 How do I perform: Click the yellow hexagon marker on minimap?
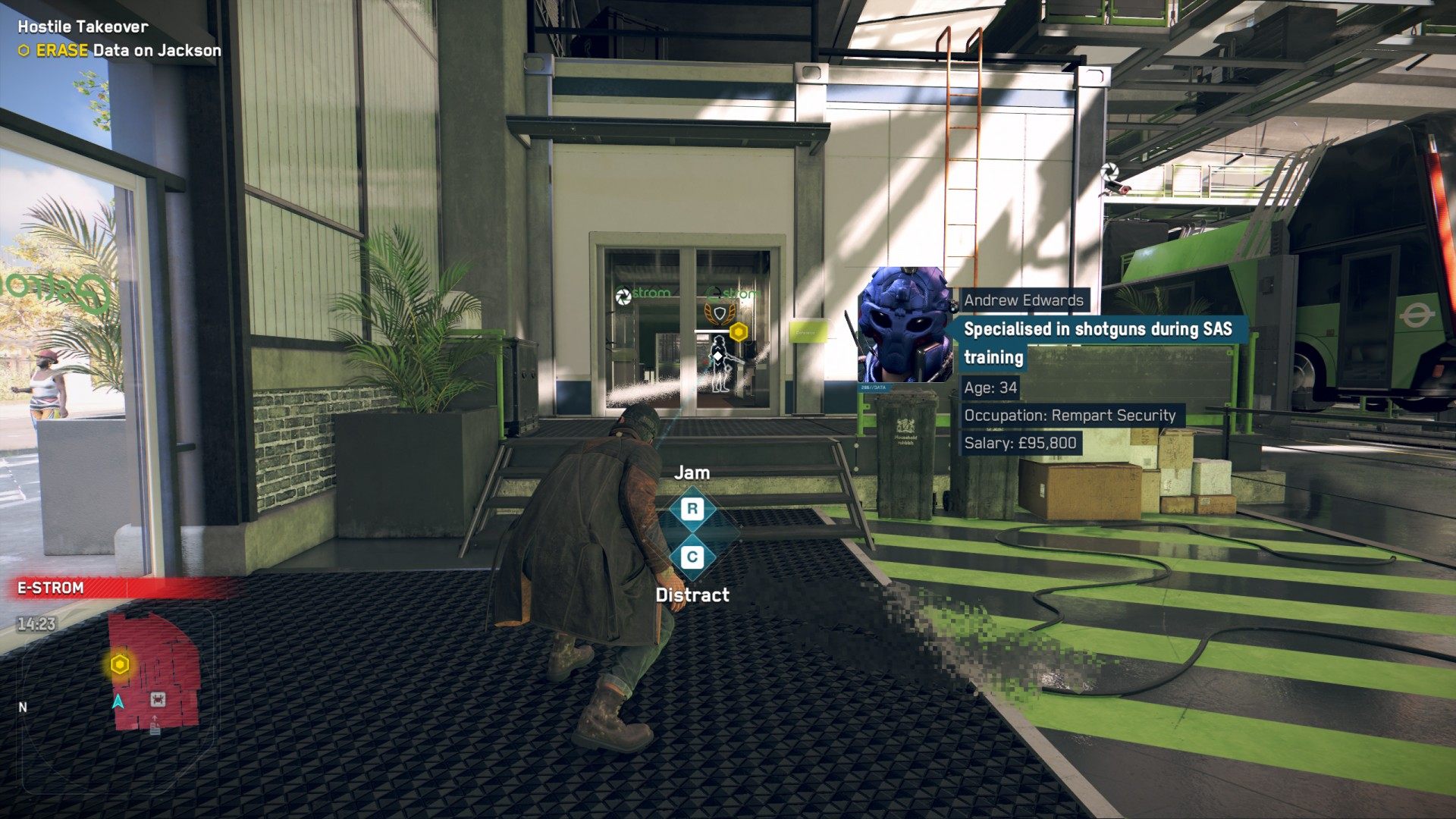120,665
